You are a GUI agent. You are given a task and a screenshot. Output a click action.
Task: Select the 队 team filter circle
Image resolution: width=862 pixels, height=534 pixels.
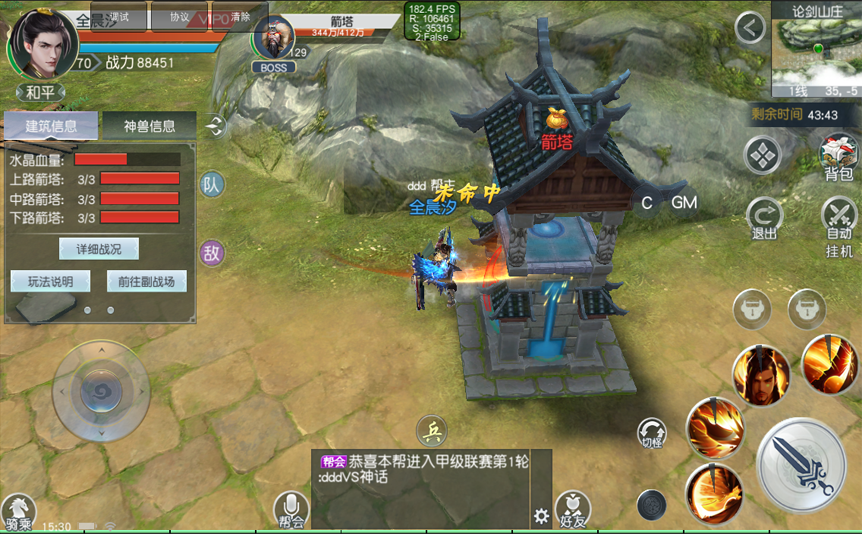[212, 185]
